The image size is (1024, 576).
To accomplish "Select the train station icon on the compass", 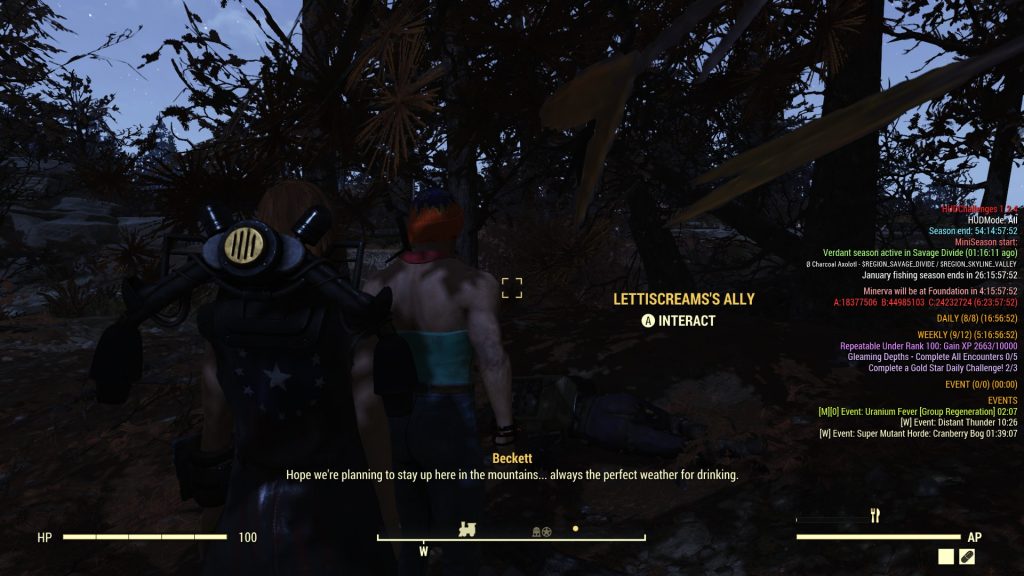I will 467,529.
